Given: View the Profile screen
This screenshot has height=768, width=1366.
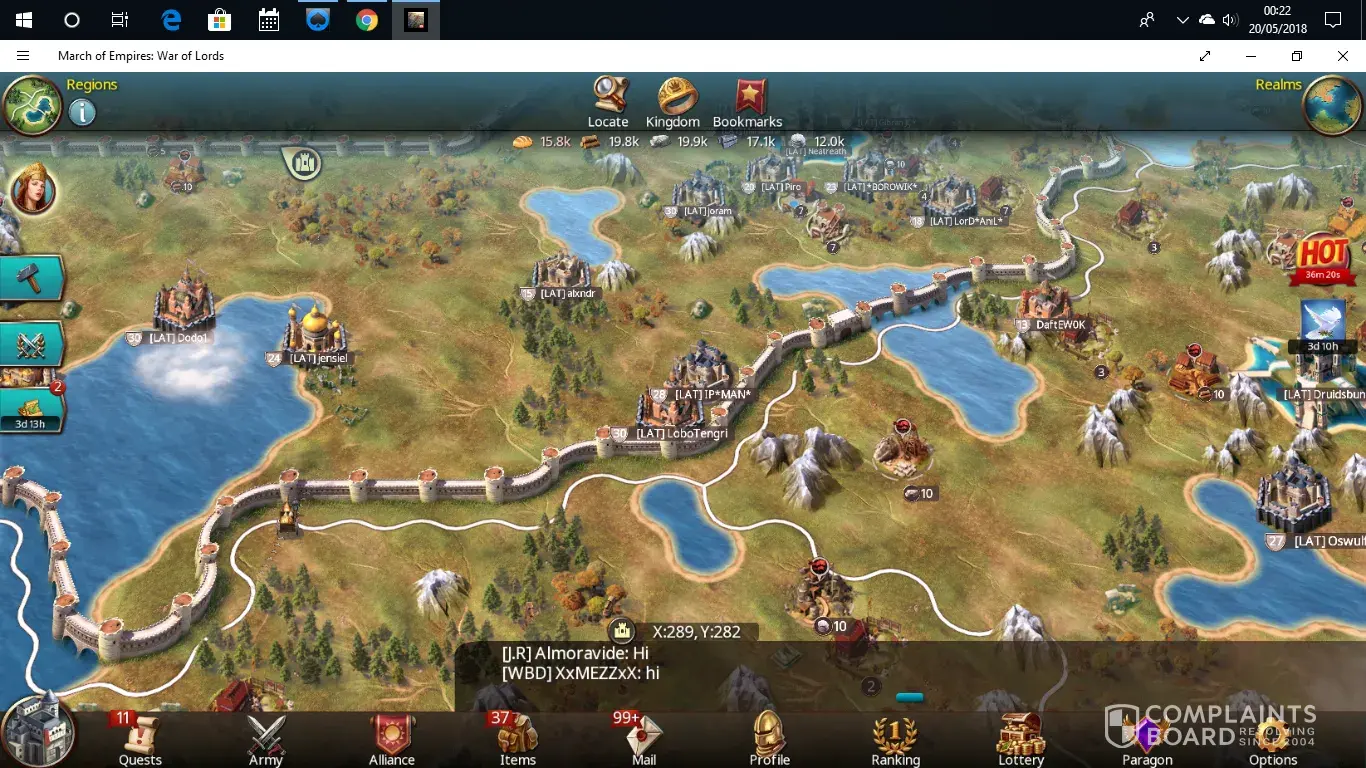Looking at the screenshot, I should click(770, 739).
